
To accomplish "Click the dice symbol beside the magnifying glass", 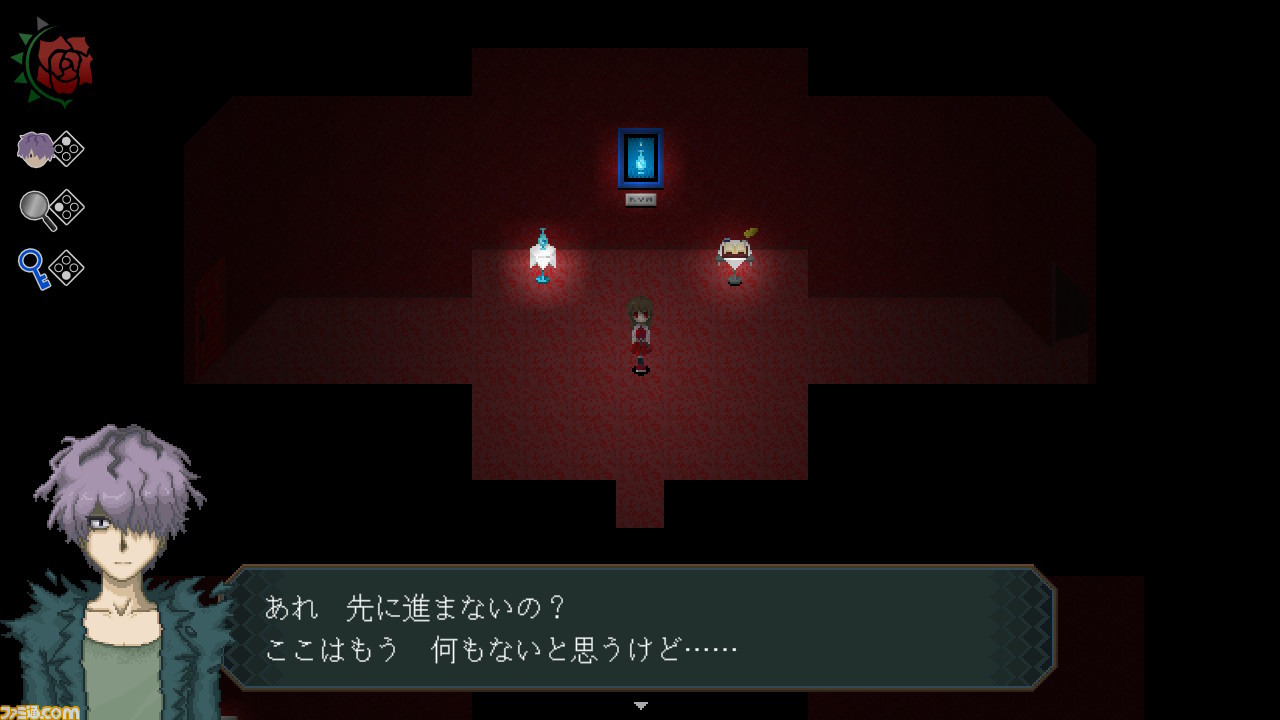I will click(67, 205).
